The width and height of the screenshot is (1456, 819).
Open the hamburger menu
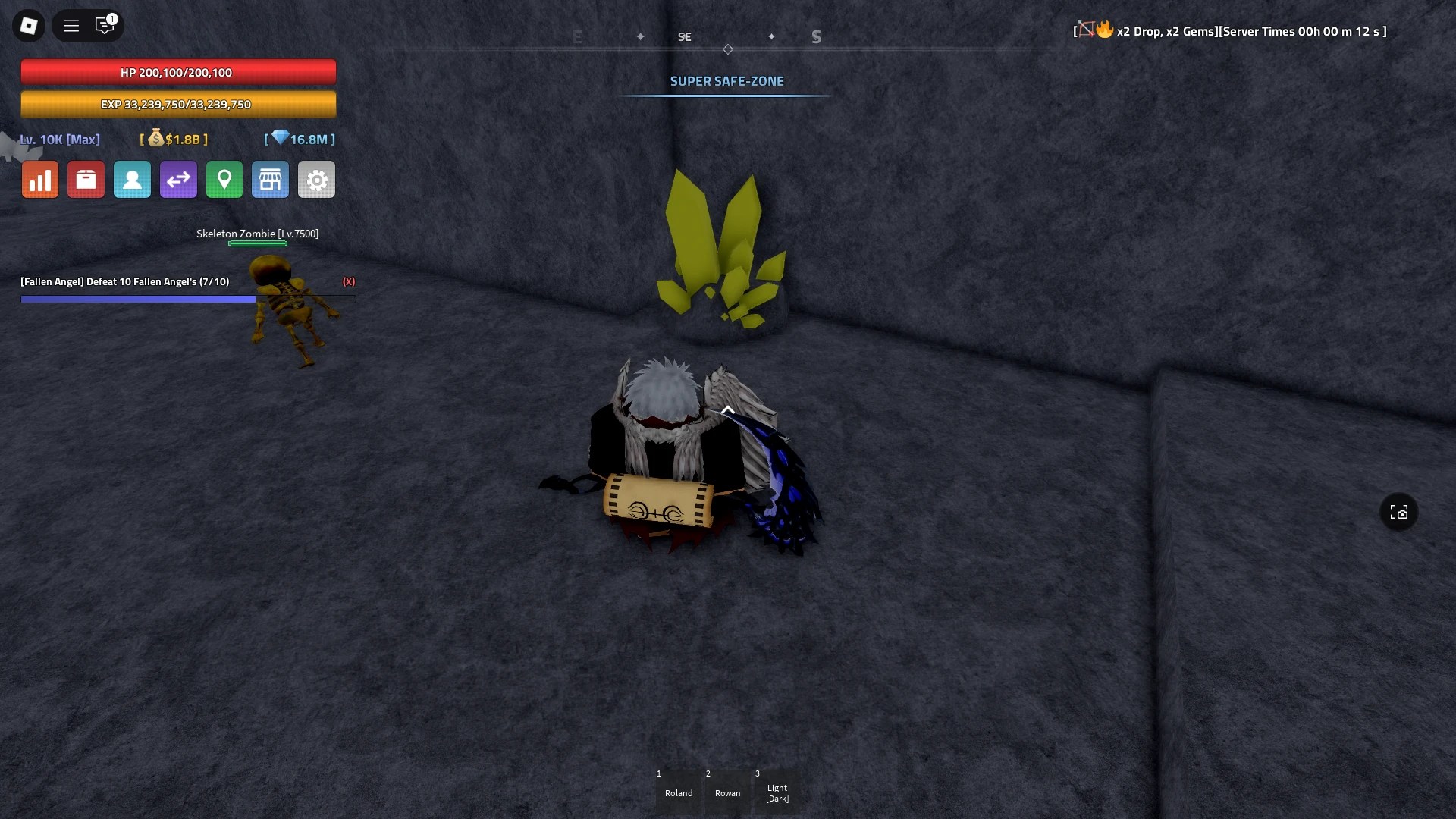pos(71,25)
